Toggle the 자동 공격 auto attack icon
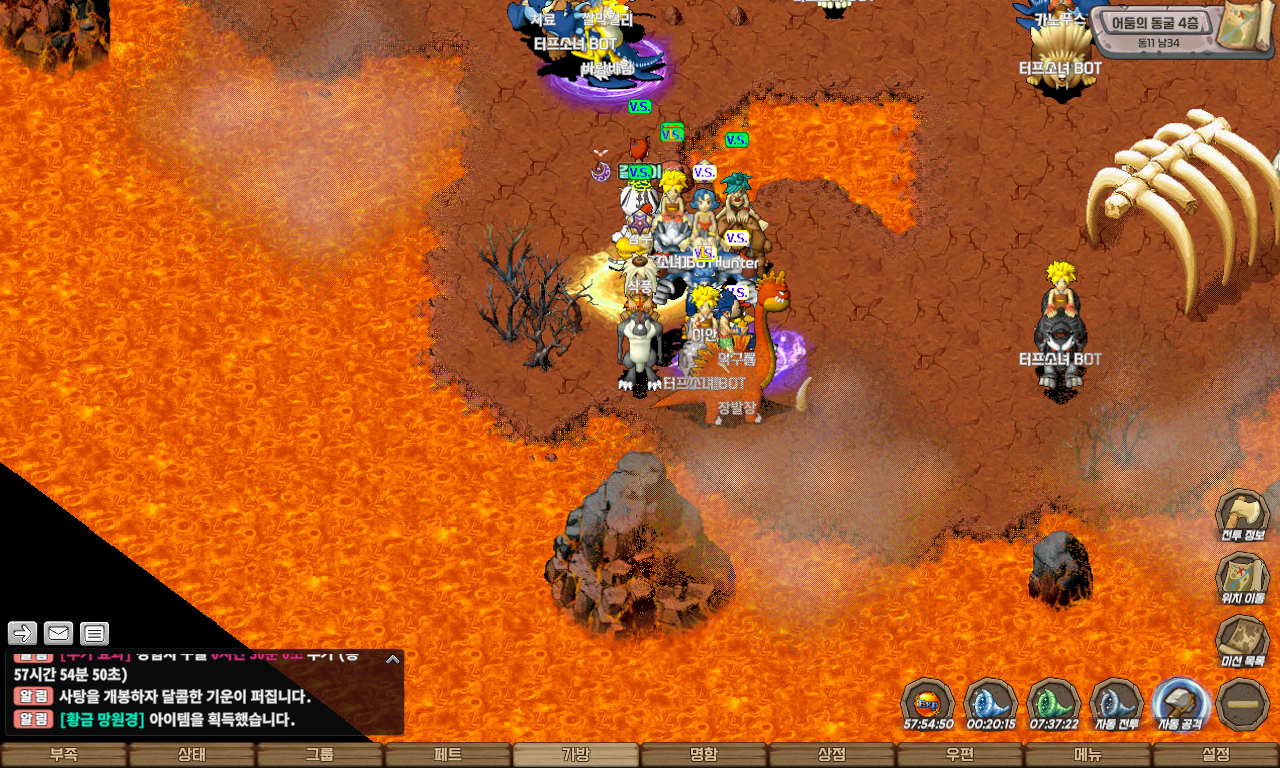The width and height of the screenshot is (1280, 768). click(1180, 704)
